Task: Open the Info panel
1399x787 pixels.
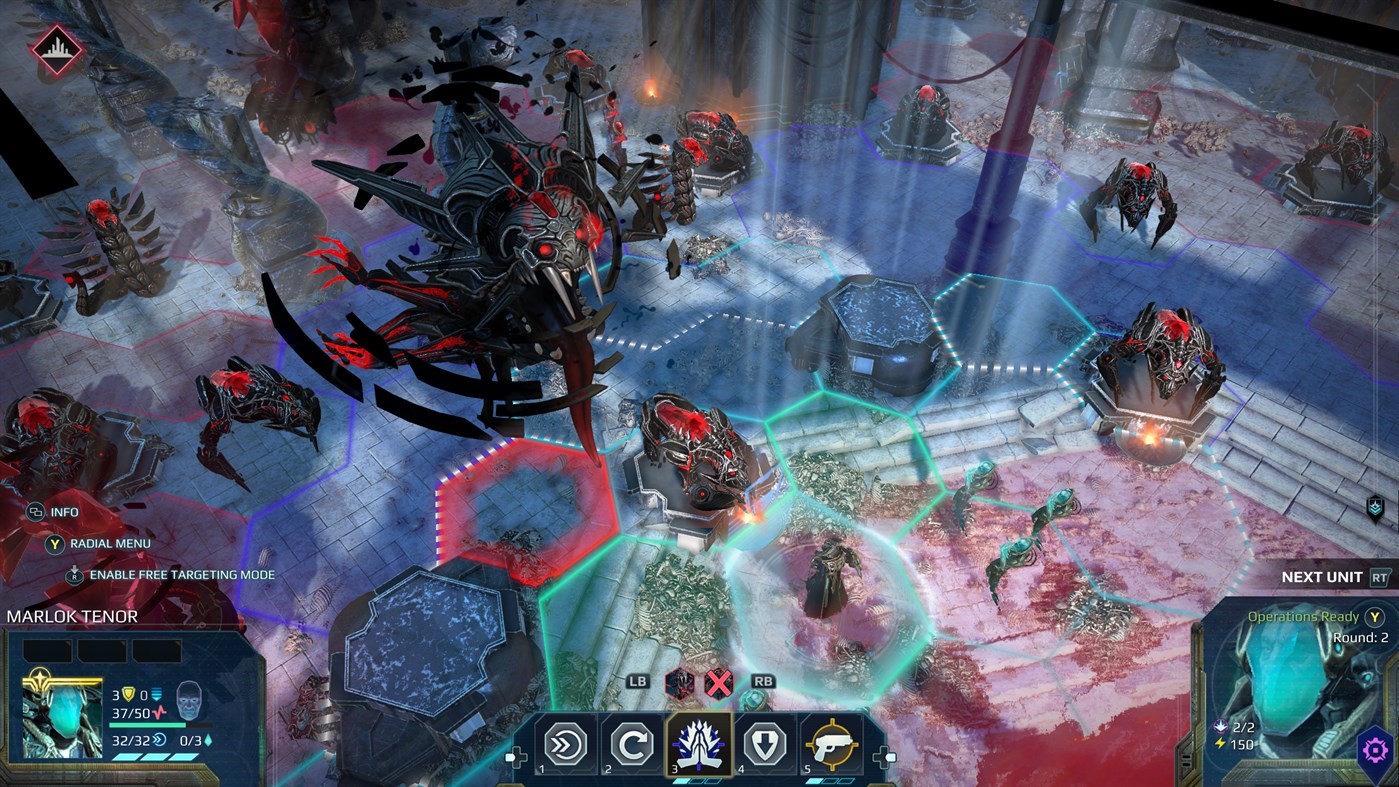Action: click(37, 511)
